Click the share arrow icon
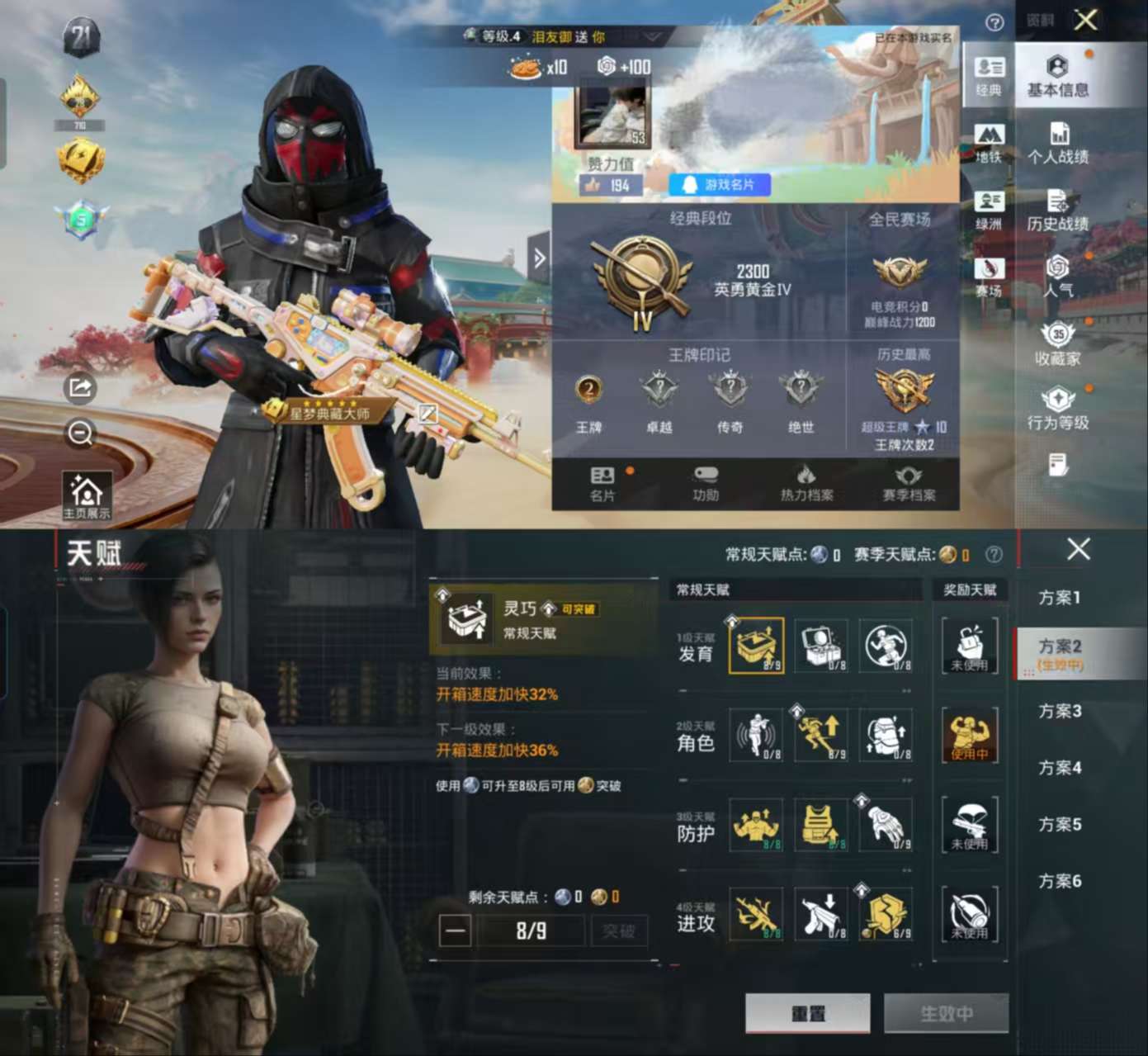Viewport: 1148px width, 1056px height. [81, 388]
